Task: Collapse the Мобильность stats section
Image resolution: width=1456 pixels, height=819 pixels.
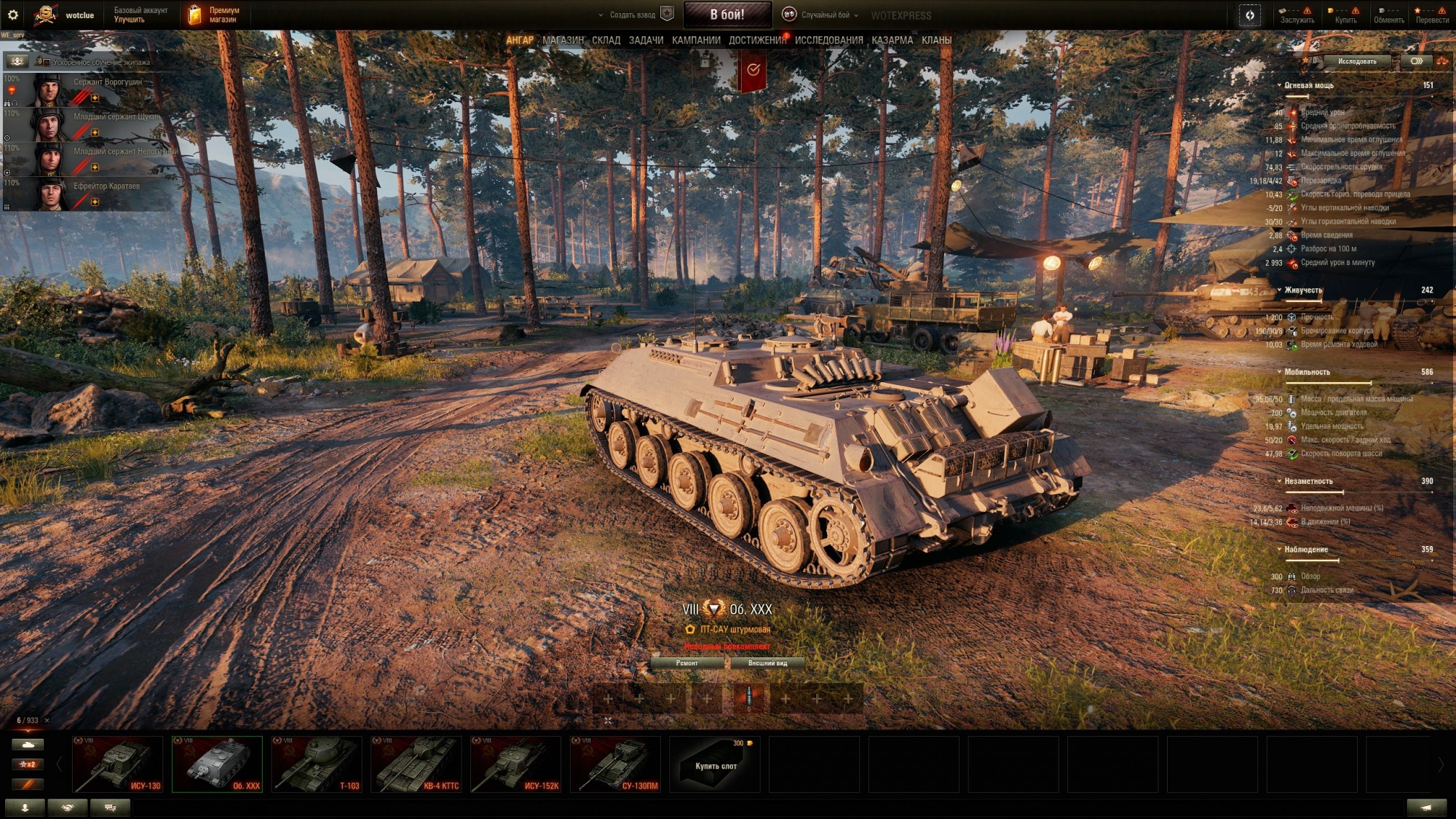Action: click(x=1281, y=371)
